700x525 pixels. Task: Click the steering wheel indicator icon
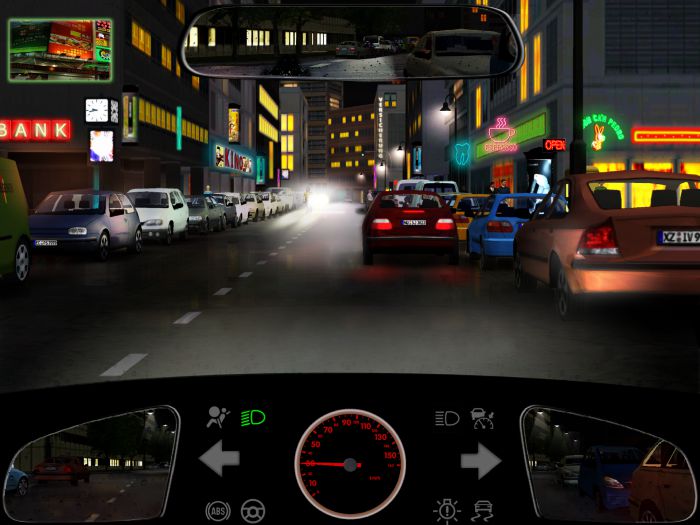tap(253, 510)
